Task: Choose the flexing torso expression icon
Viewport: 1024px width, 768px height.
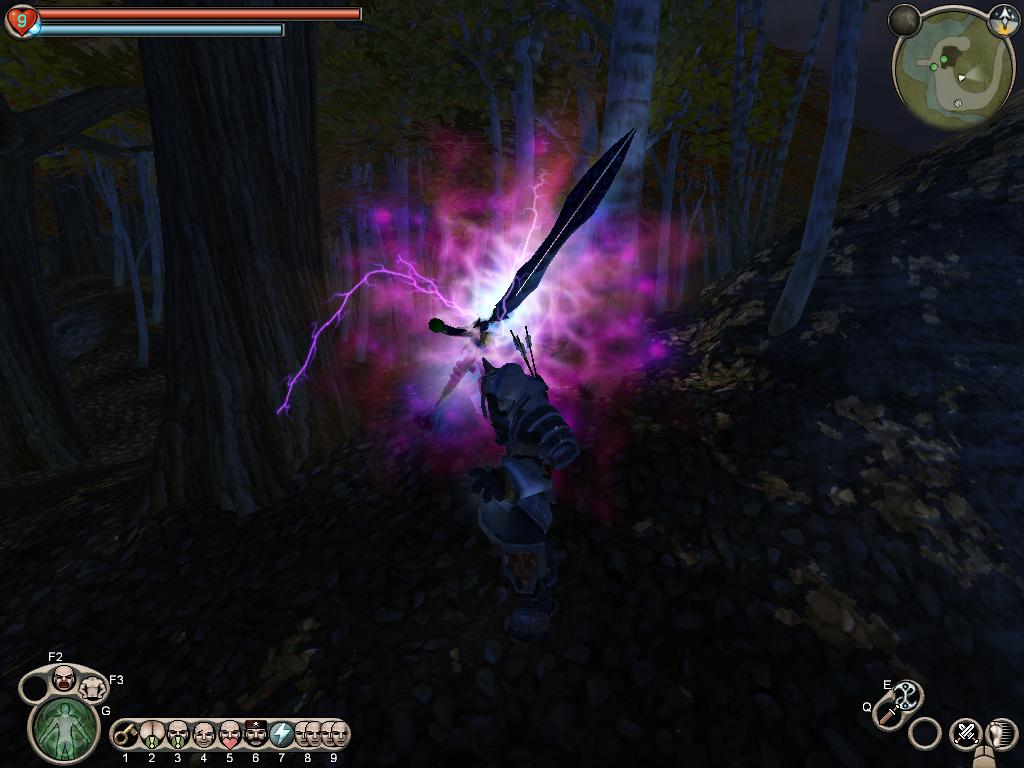Action: coord(94,687)
